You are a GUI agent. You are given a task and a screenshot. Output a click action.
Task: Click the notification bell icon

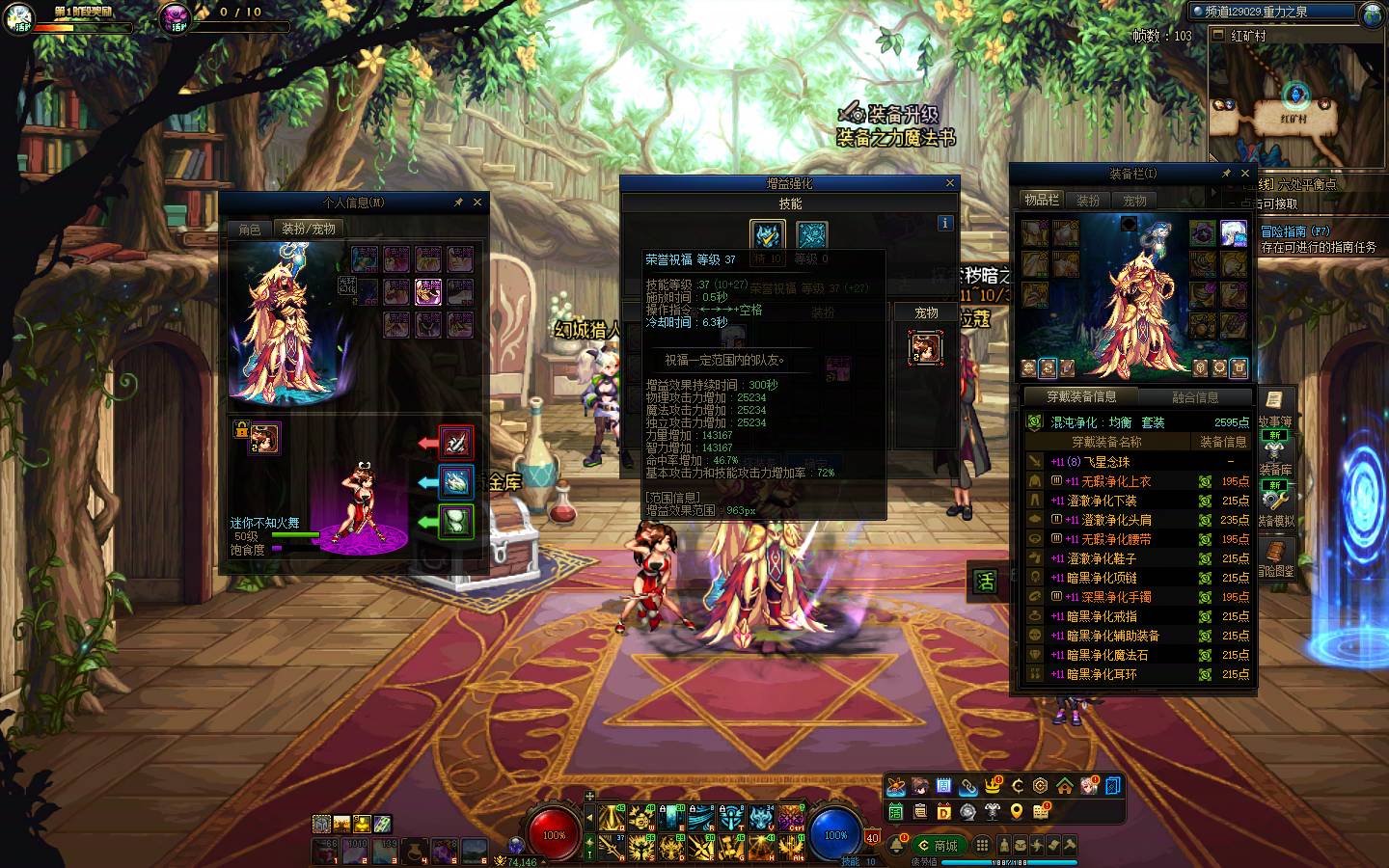point(898,846)
